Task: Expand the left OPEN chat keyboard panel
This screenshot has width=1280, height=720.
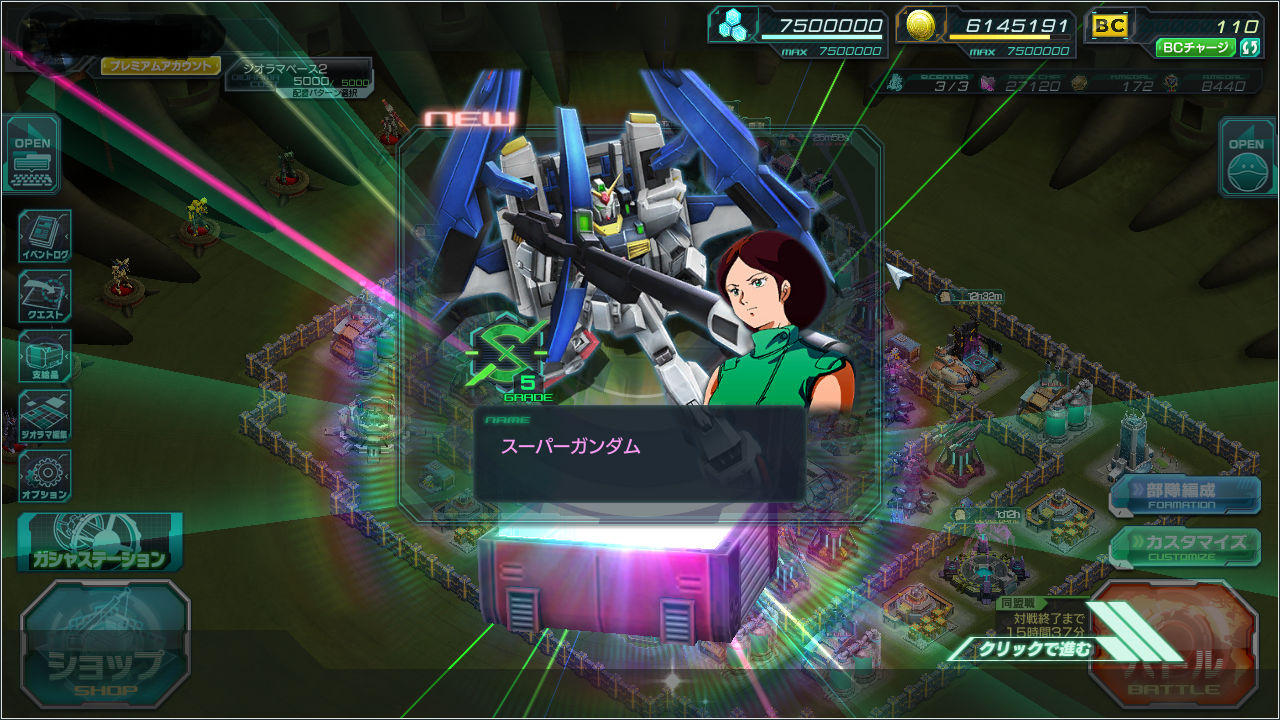Action: coord(32,155)
